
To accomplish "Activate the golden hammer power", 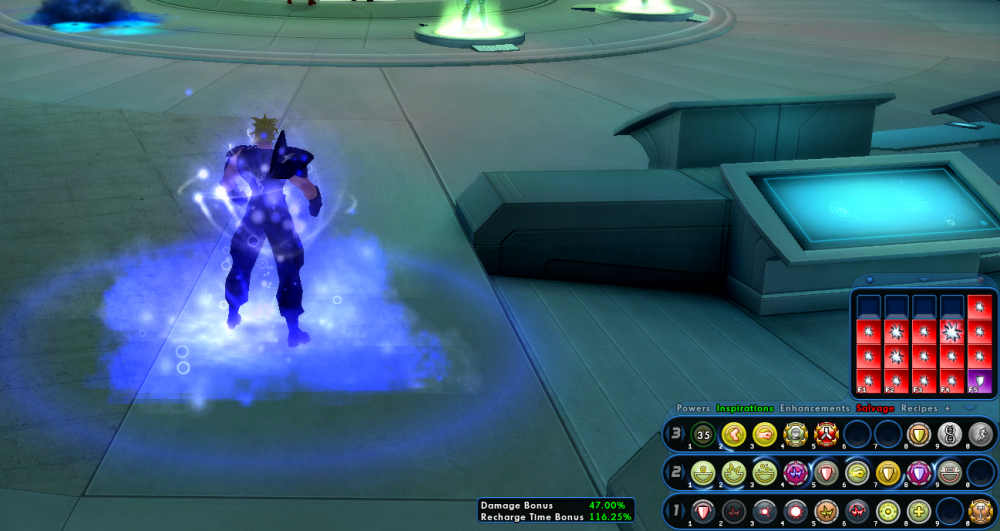I will pos(981,509).
